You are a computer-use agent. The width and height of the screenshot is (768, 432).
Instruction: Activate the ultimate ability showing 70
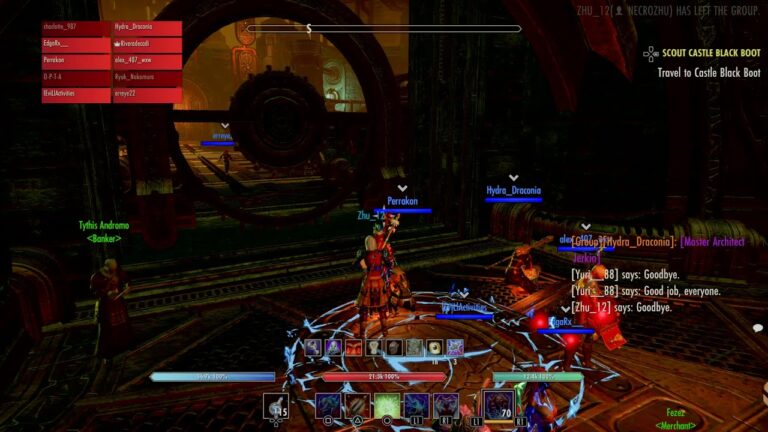498,405
